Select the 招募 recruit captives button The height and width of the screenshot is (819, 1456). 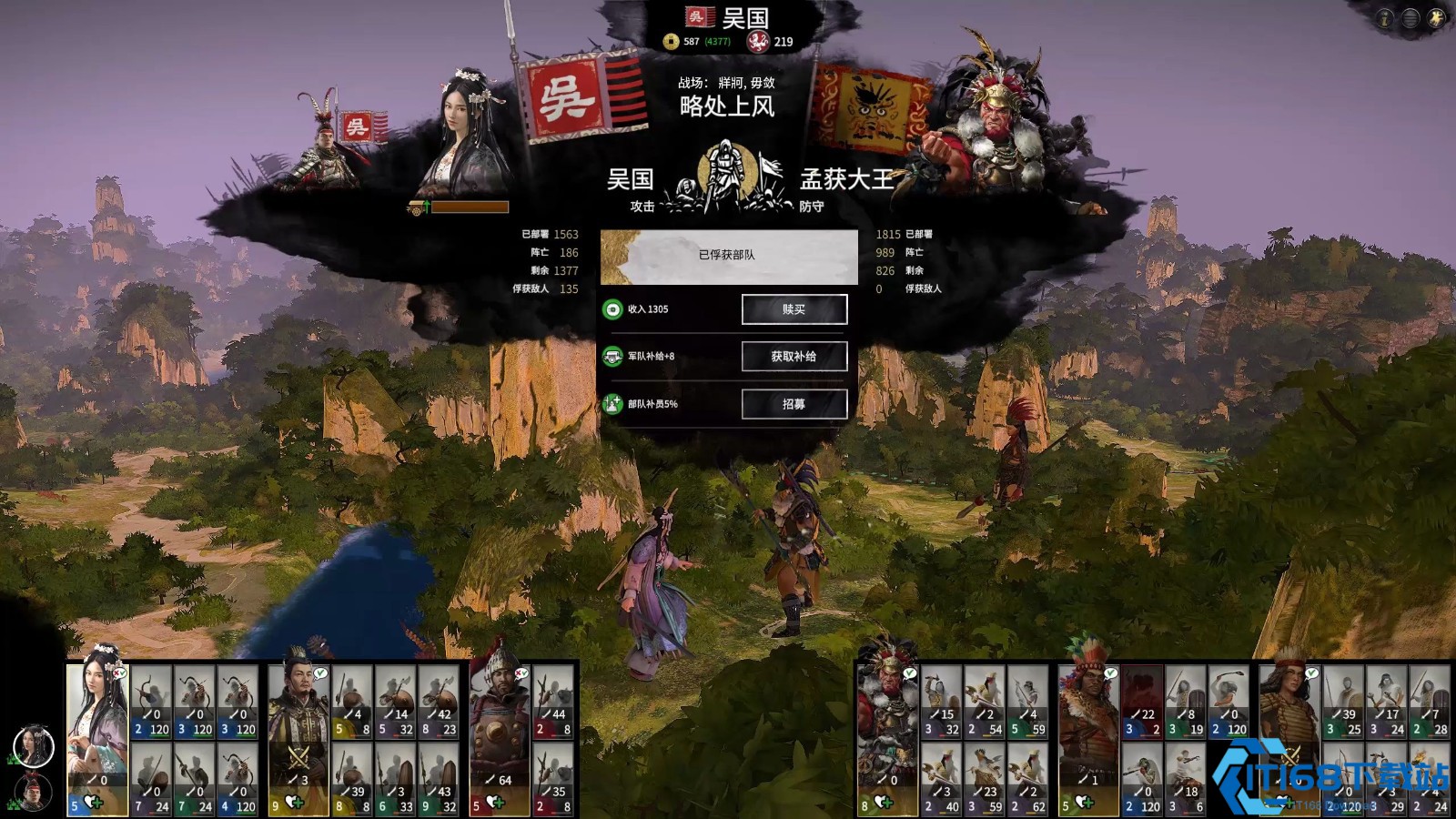click(x=794, y=404)
